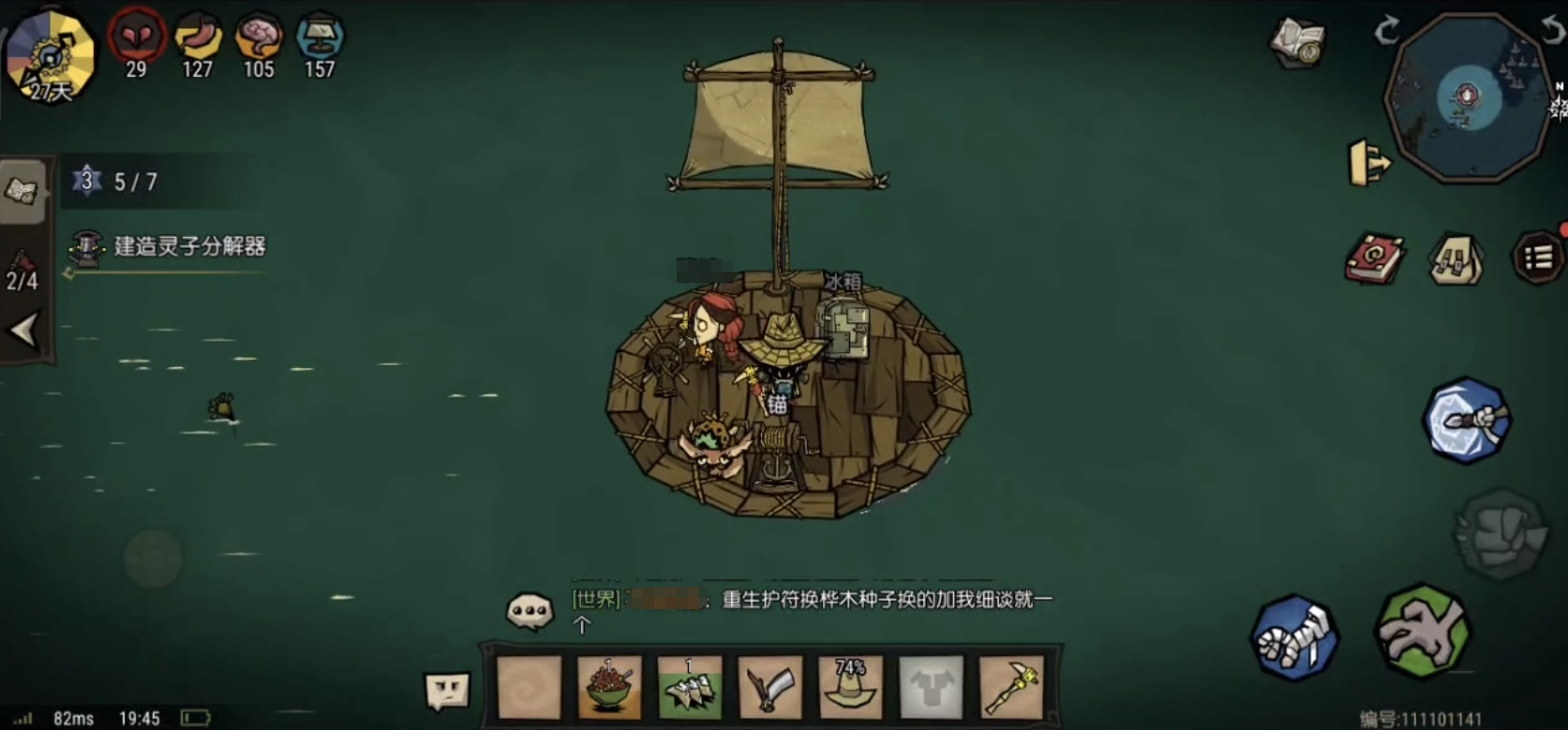The height and width of the screenshot is (730, 1568).
Task: Open the backpack inventory
Action: pos(1456,260)
